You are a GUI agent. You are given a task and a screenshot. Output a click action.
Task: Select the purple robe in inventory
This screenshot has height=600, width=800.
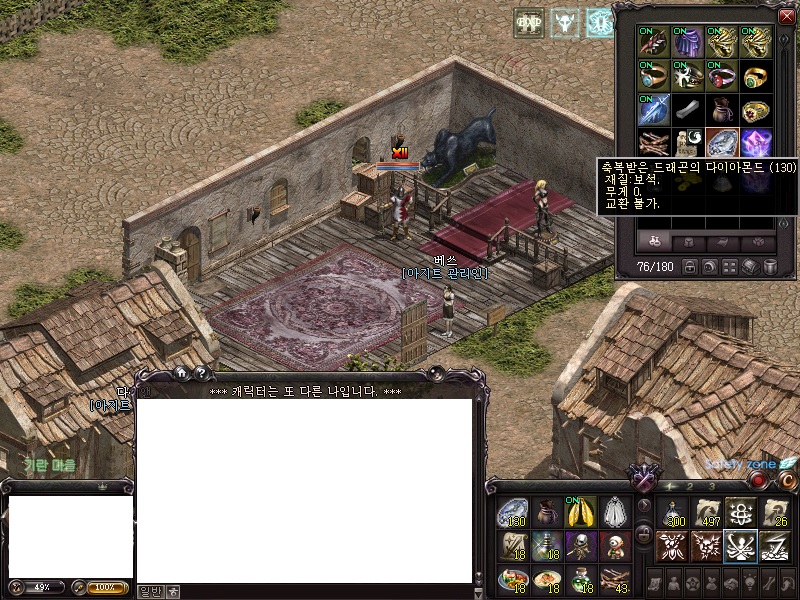point(688,42)
